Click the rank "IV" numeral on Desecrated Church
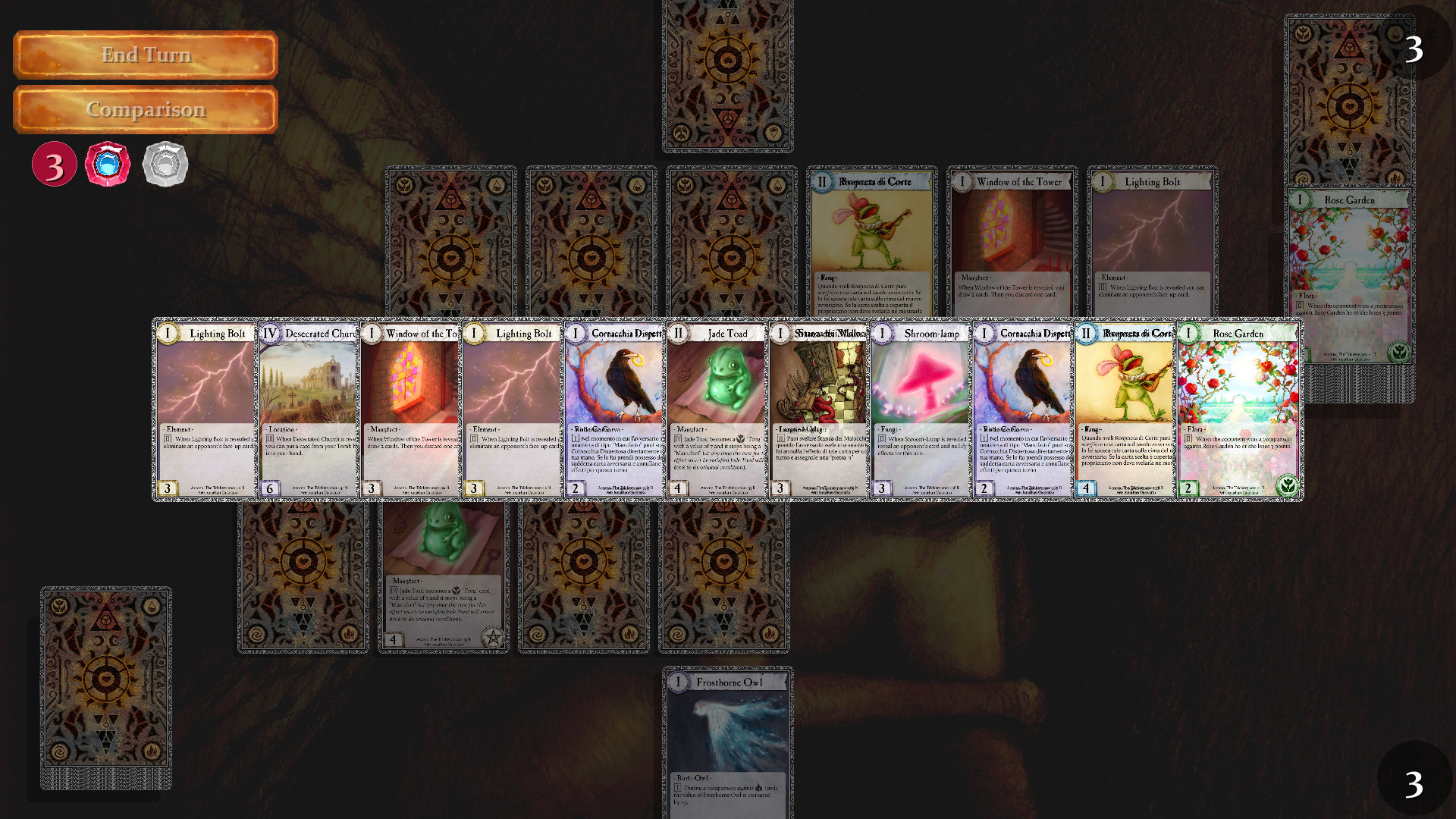 271,333
